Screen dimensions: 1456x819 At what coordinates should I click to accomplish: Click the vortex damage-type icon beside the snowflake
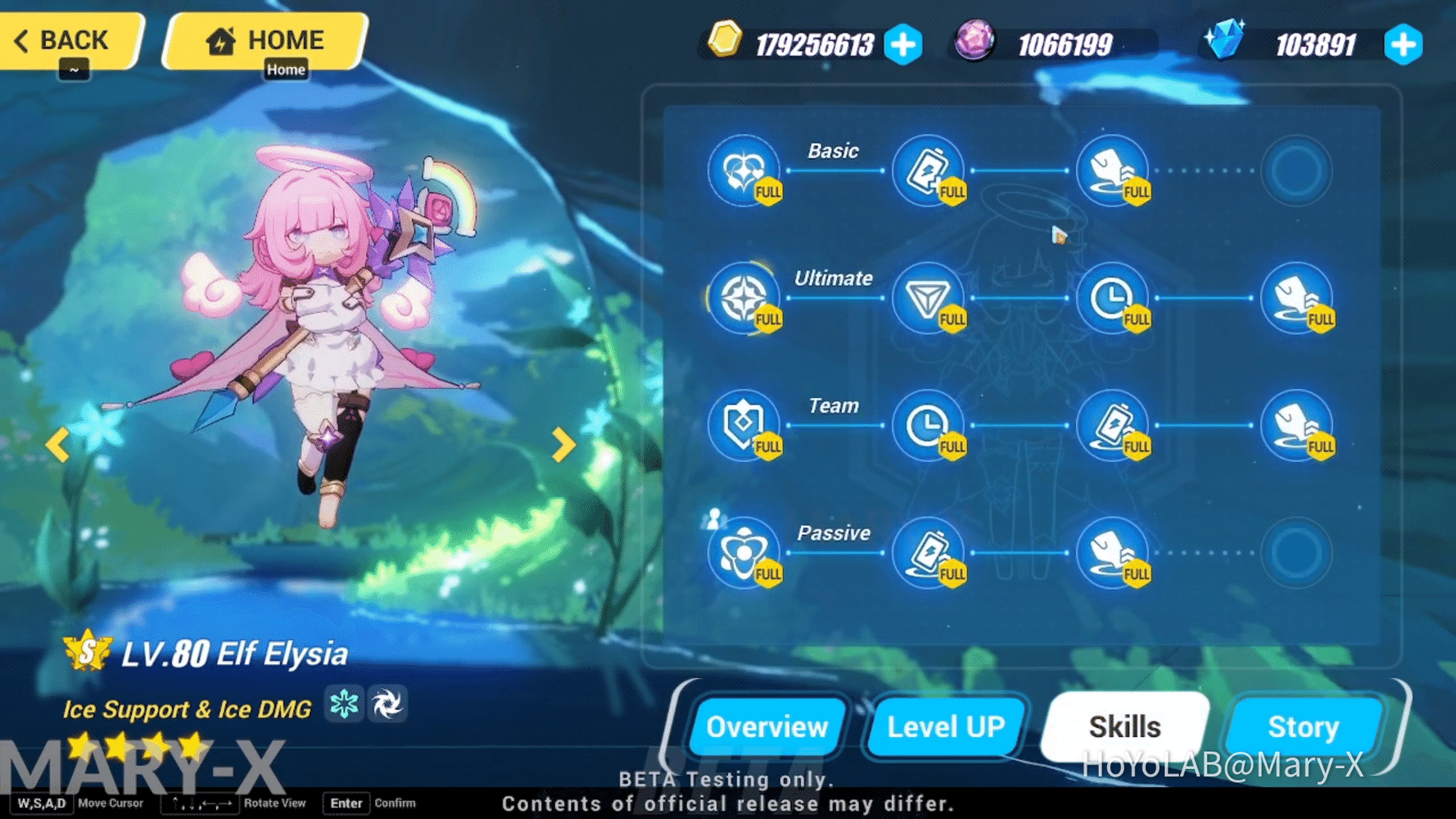(387, 704)
